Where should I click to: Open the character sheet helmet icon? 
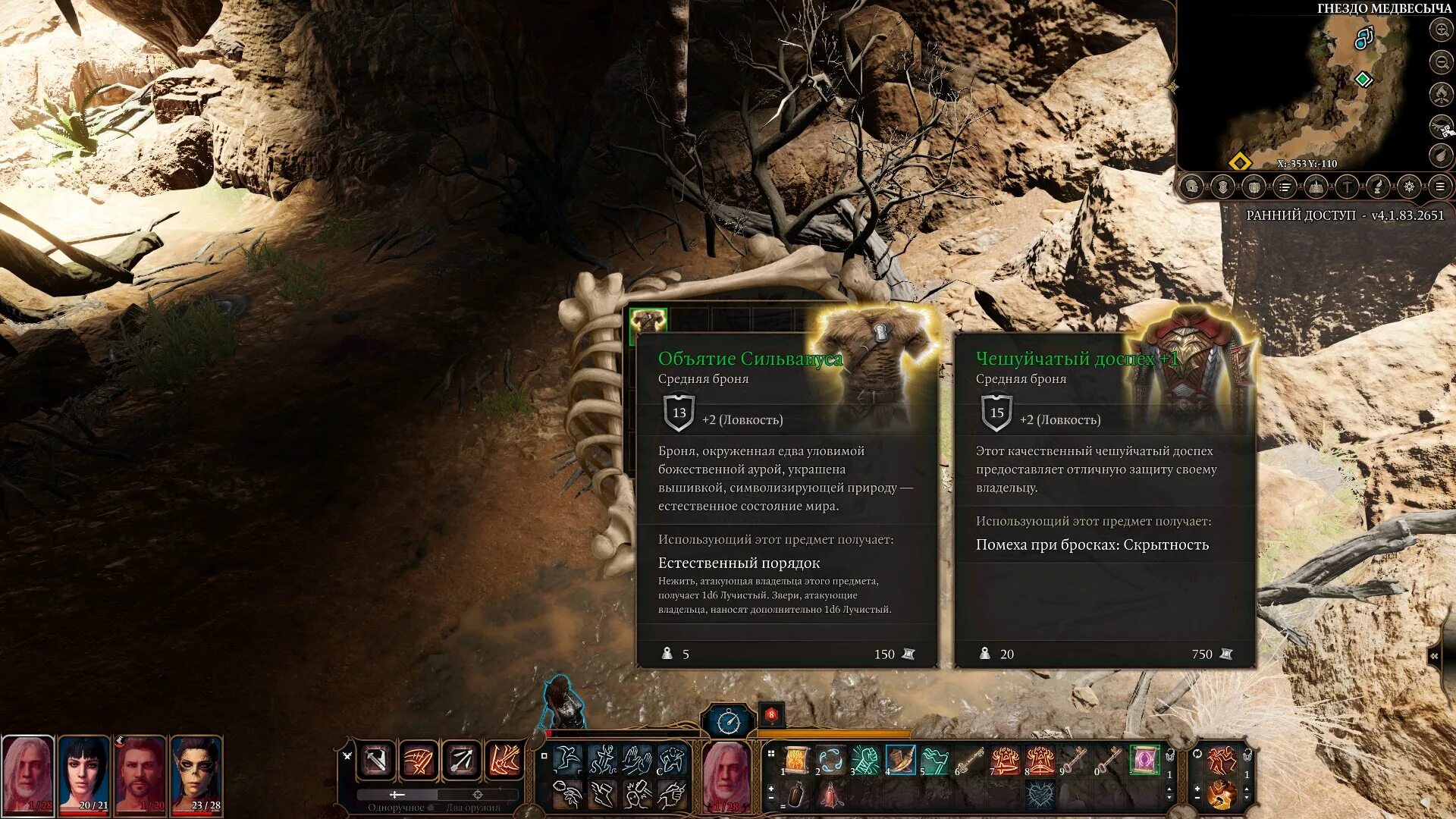pyautogui.click(x=1191, y=187)
